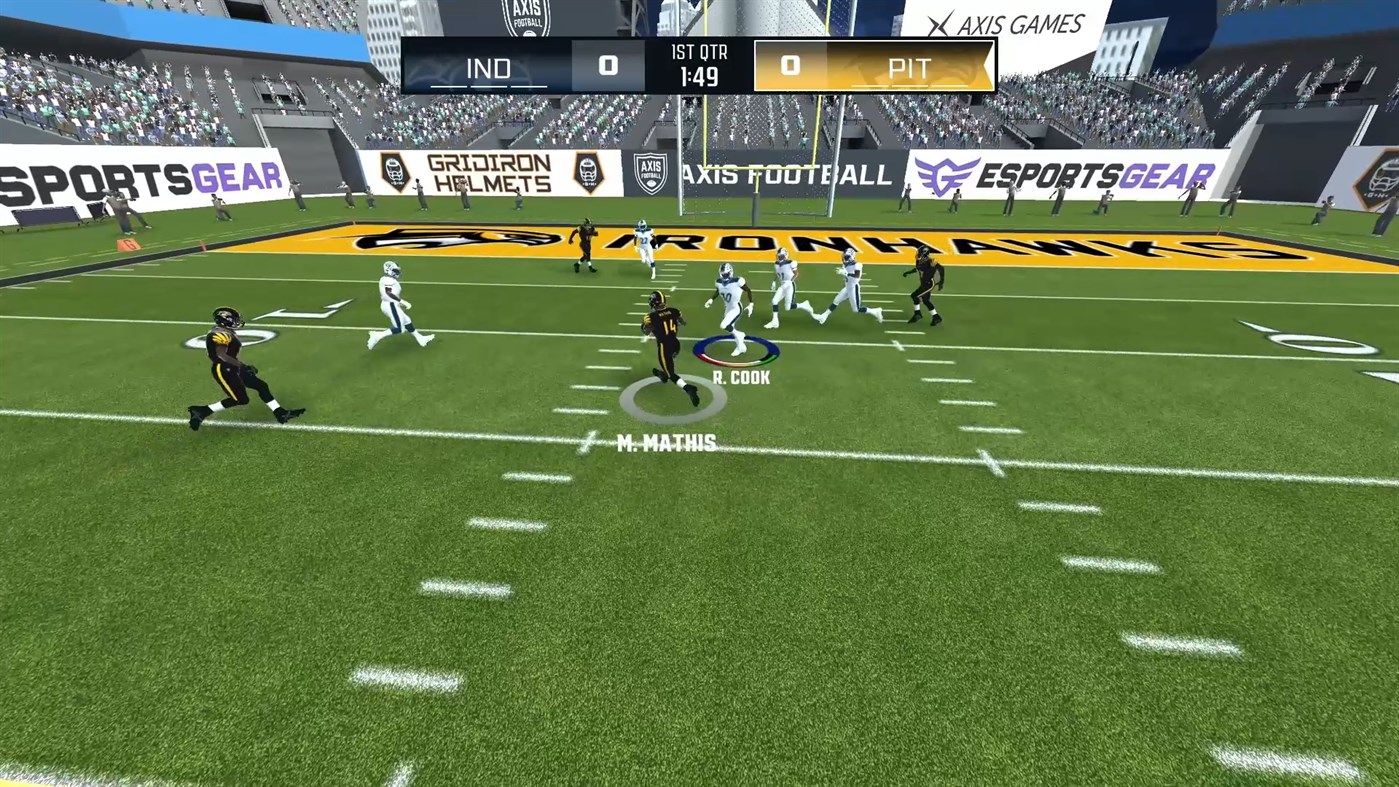The height and width of the screenshot is (787, 1399).
Task: Click the yellow PIT score highlight
Action: pos(790,65)
